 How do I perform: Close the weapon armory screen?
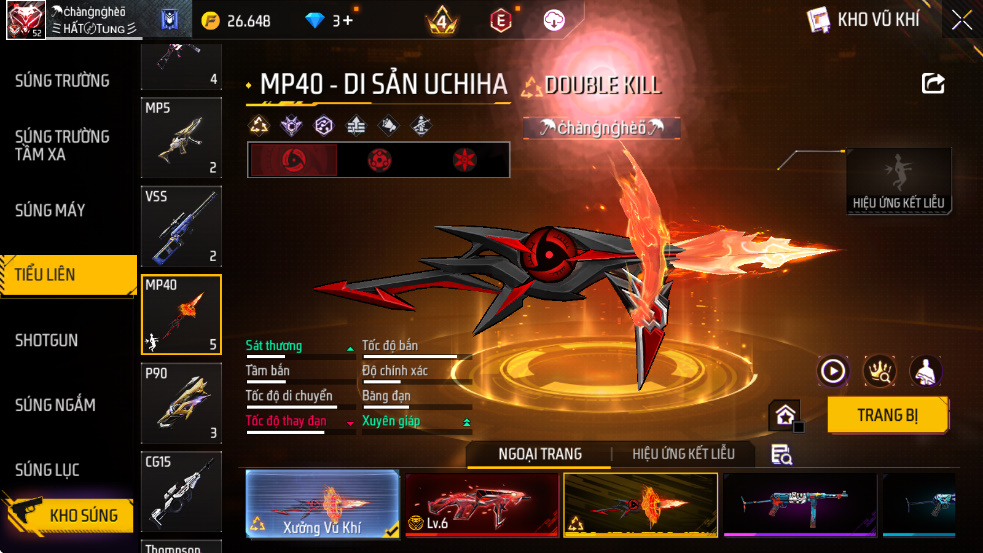[x=961, y=20]
